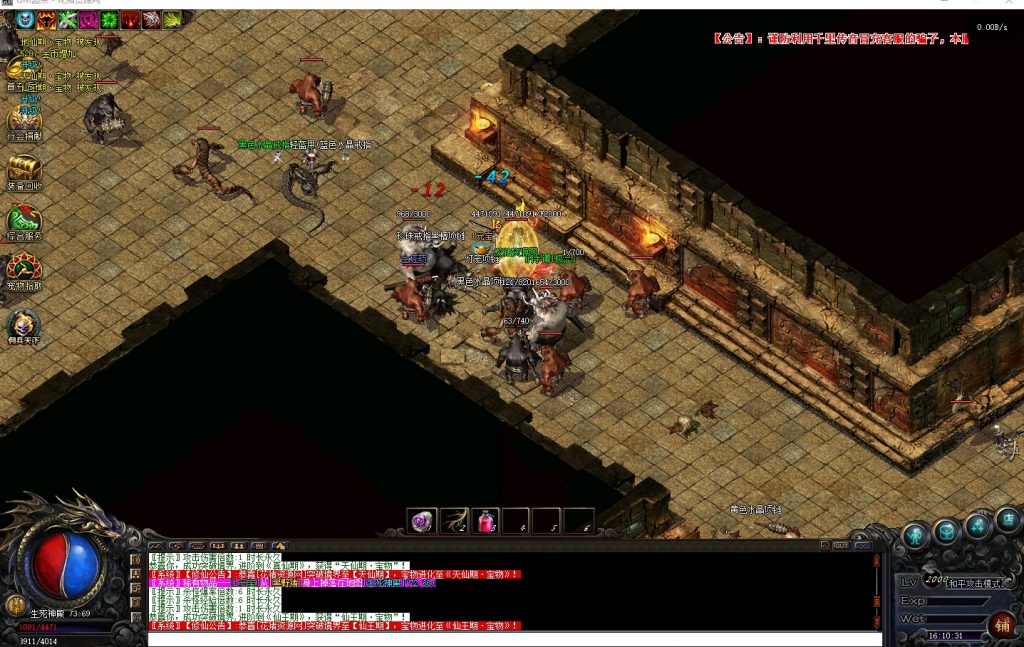Select the golden feather hotbar slot
Screen dimensions: 1024x647
click(x=454, y=521)
